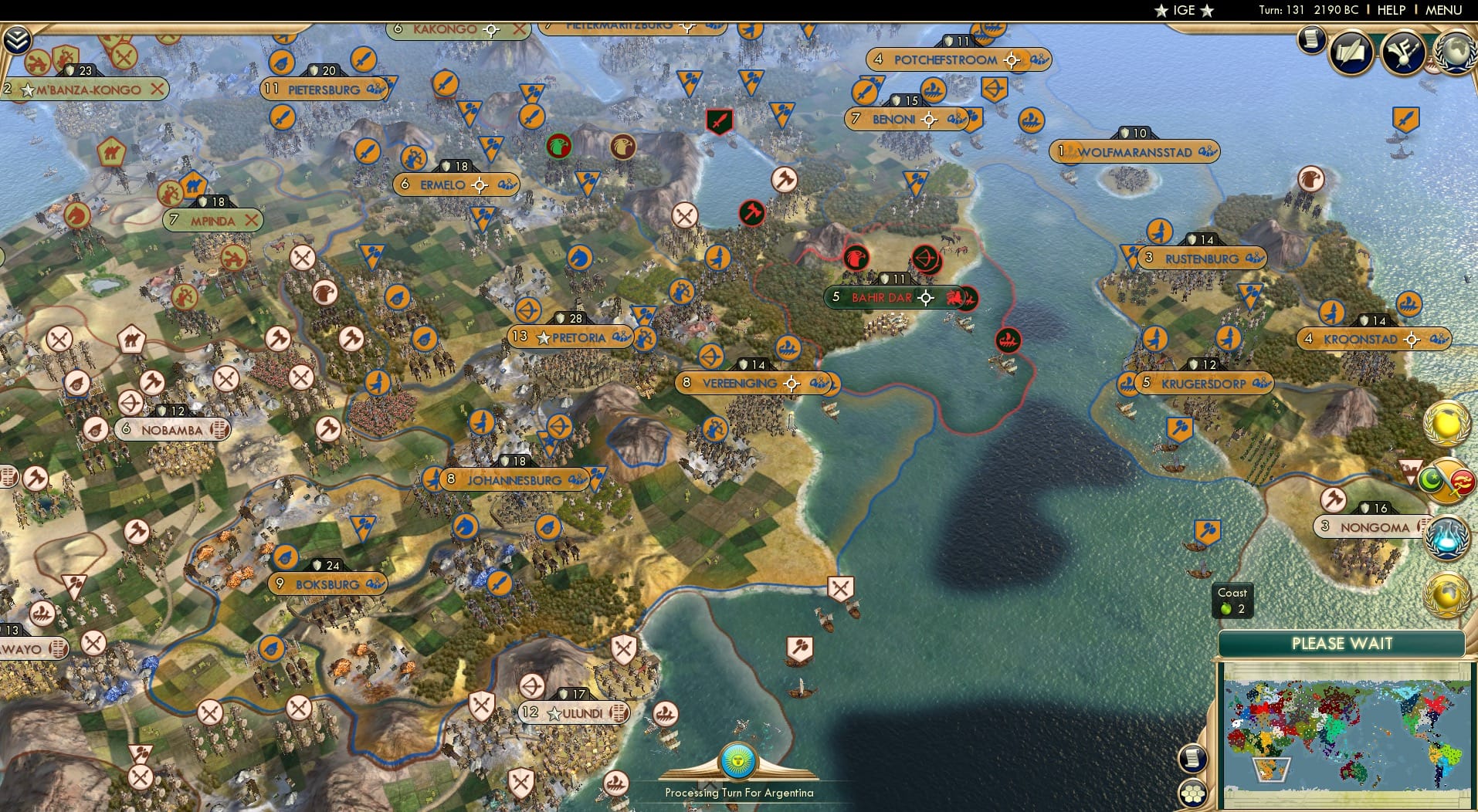Viewport: 1478px width, 812px height.
Task: Click the yellow globe civilization notification
Action: (x=1445, y=424)
